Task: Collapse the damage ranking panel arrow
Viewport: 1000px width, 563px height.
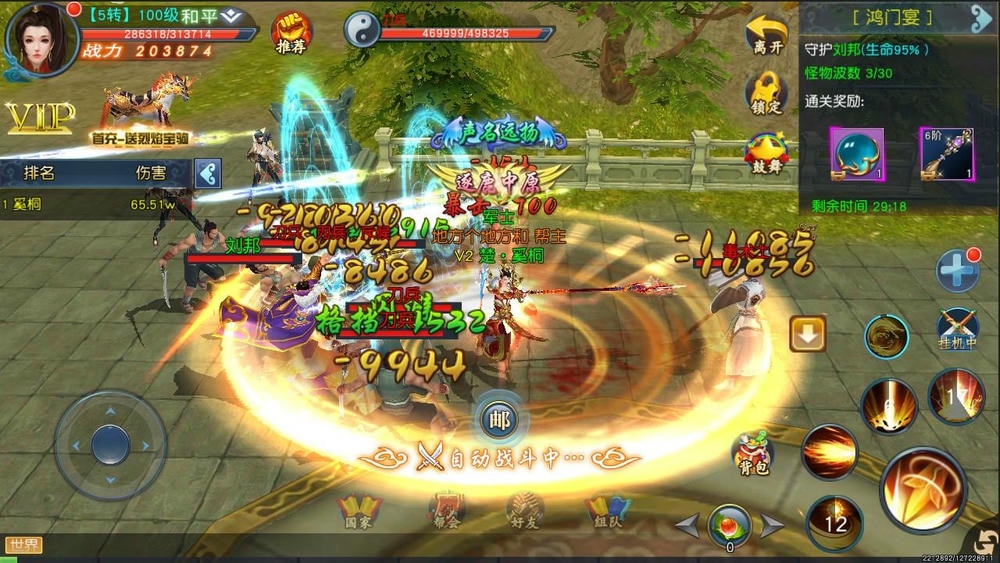Action: pyautogui.click(x=207, y=173)
